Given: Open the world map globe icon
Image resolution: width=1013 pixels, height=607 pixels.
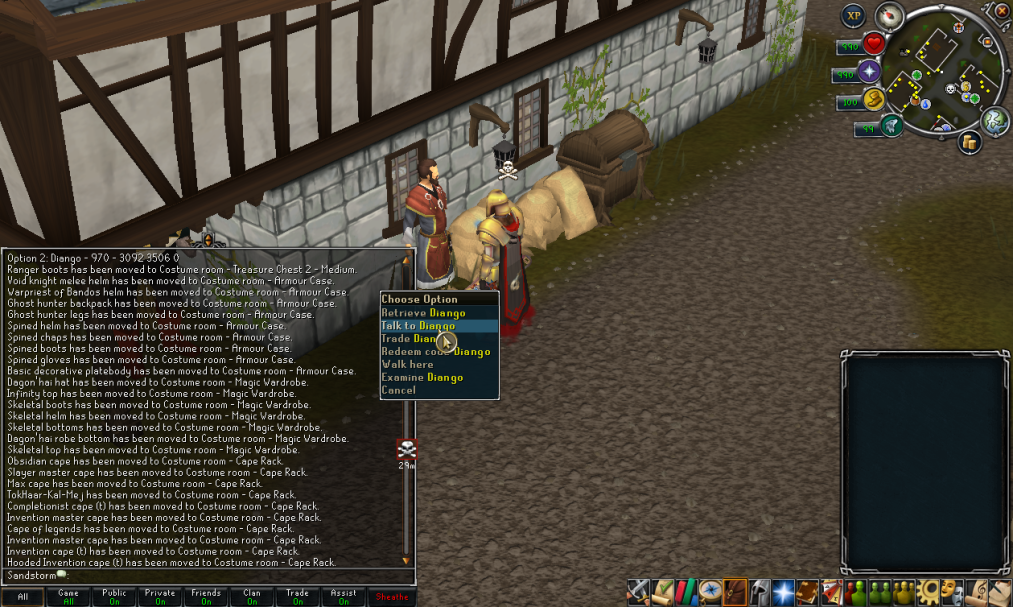Looking at the screenshot, I should point(994,121).
